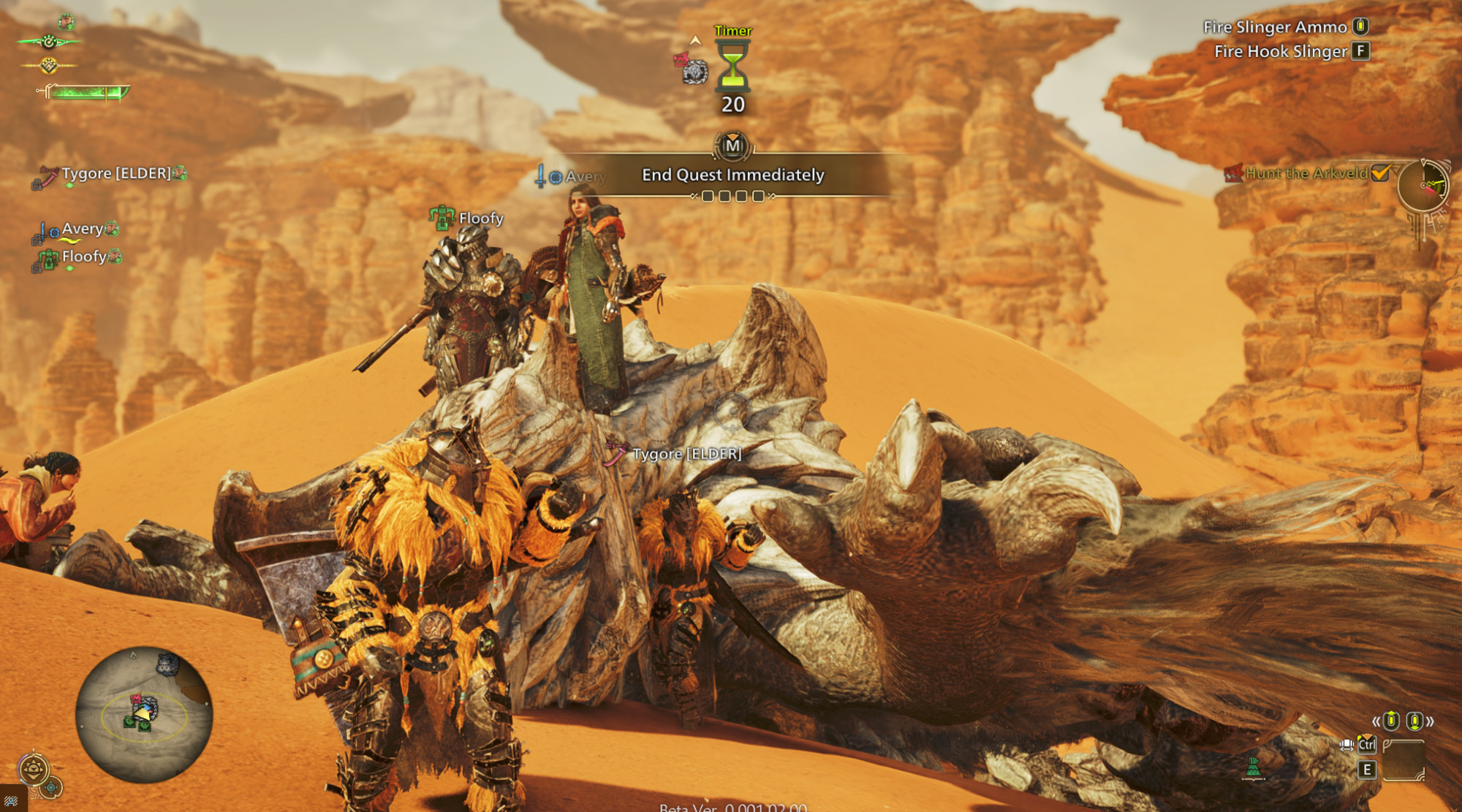This screenshot has height=812, width=1462.
Task: Select Tygore [ELDER] in the party list
Action: (115, 174)
